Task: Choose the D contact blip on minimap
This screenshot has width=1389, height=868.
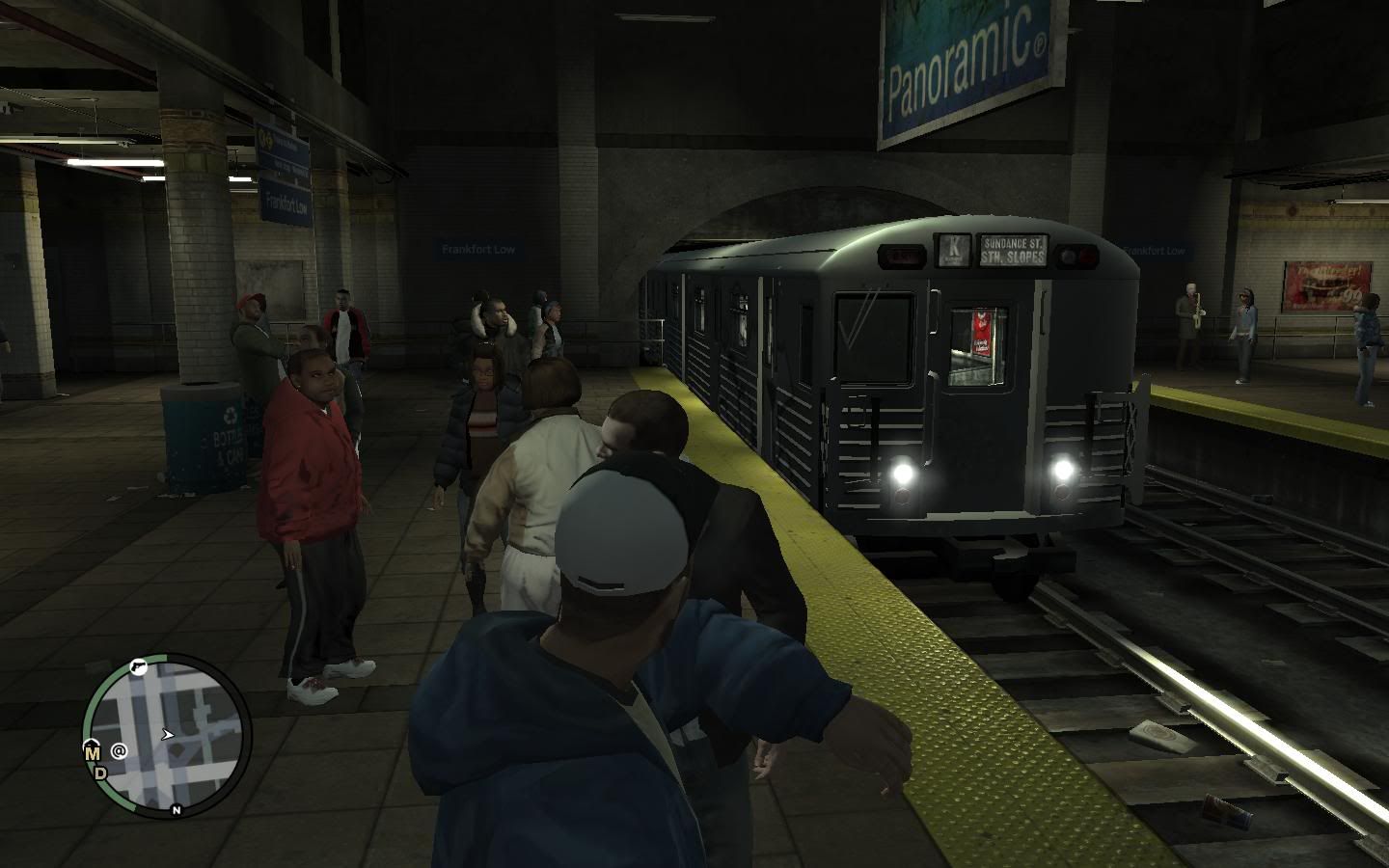Action: [x=100, y=772]
